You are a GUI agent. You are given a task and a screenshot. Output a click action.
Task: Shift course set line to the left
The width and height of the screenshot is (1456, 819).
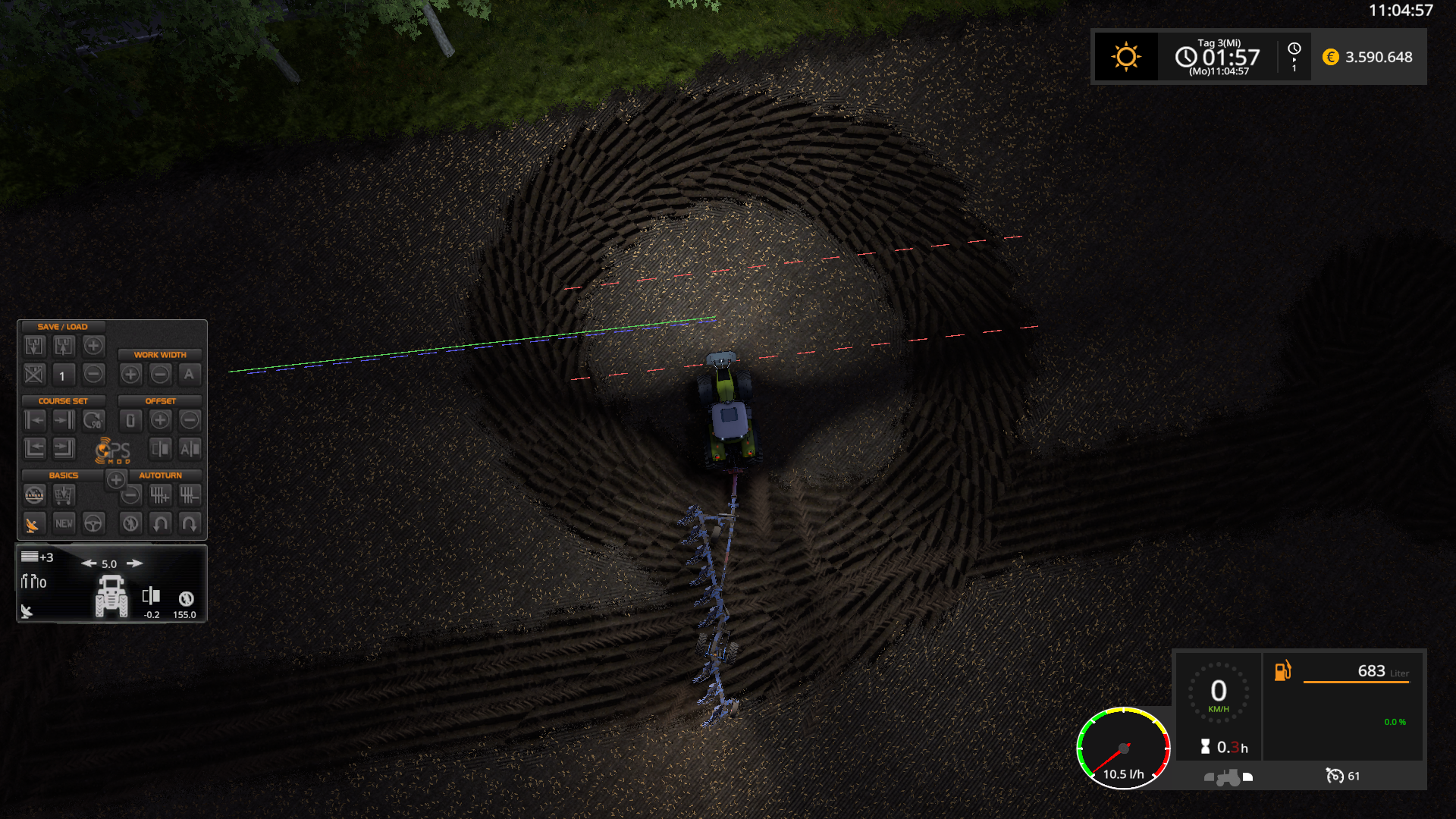click(x=35, y=420)
